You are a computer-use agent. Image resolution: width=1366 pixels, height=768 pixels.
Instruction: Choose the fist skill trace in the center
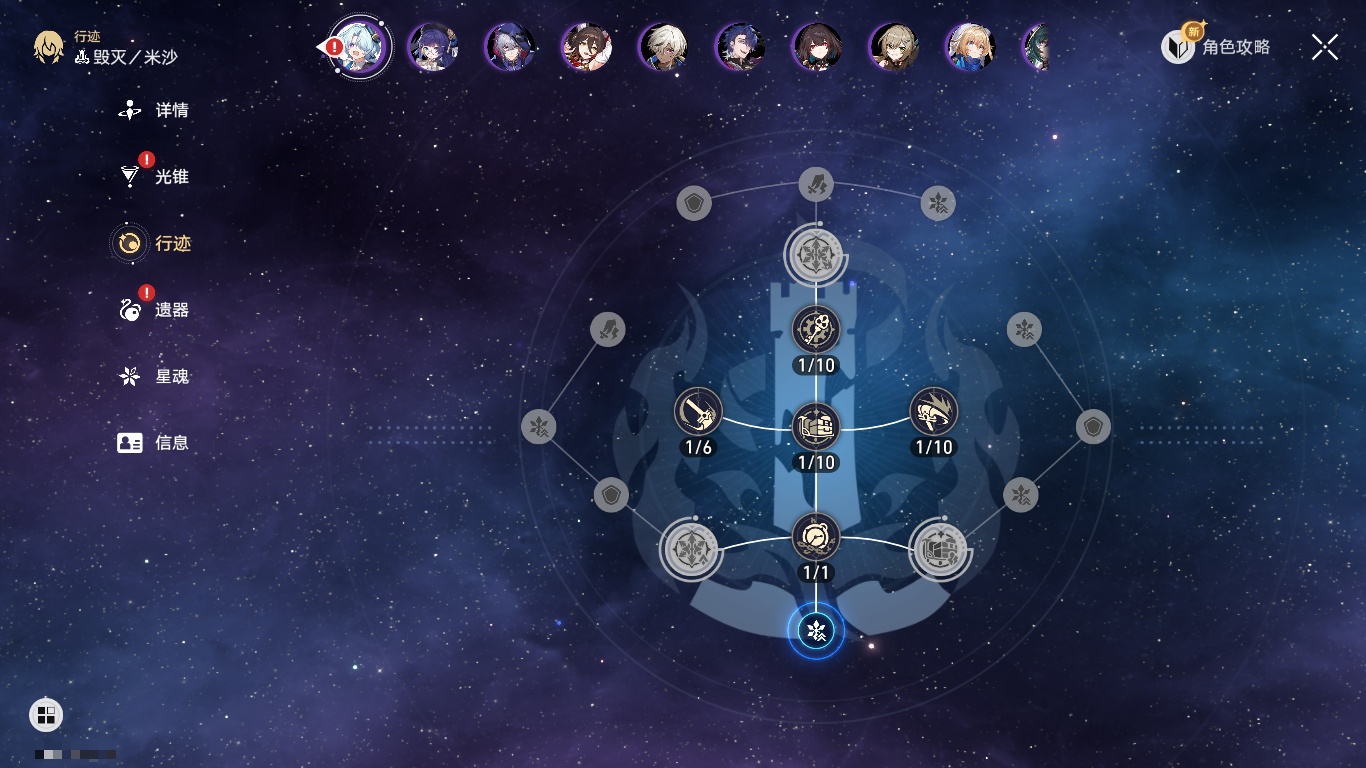click(816, 427)
